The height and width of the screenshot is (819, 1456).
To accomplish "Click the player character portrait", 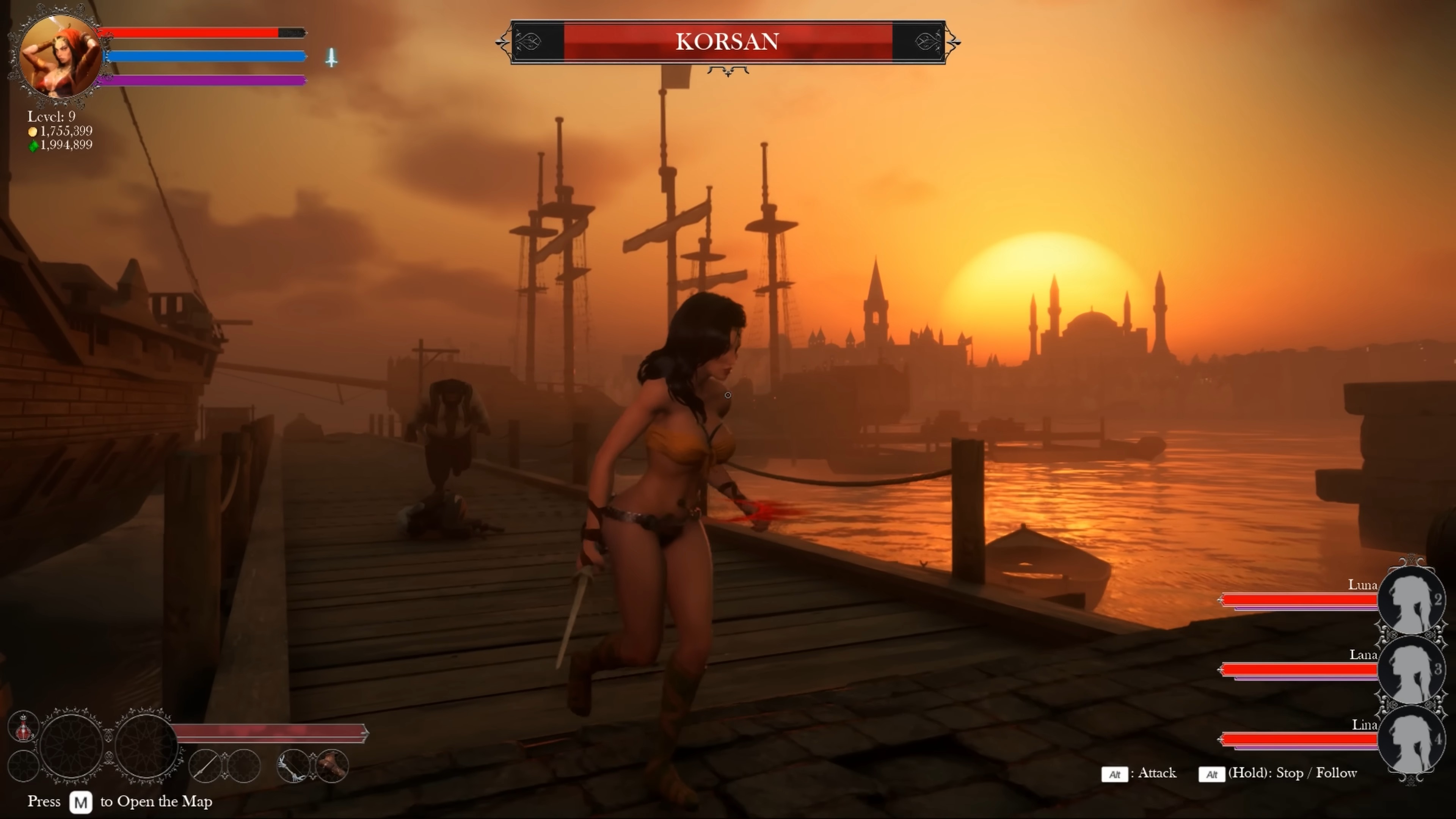I will click(x=60, y=56).
